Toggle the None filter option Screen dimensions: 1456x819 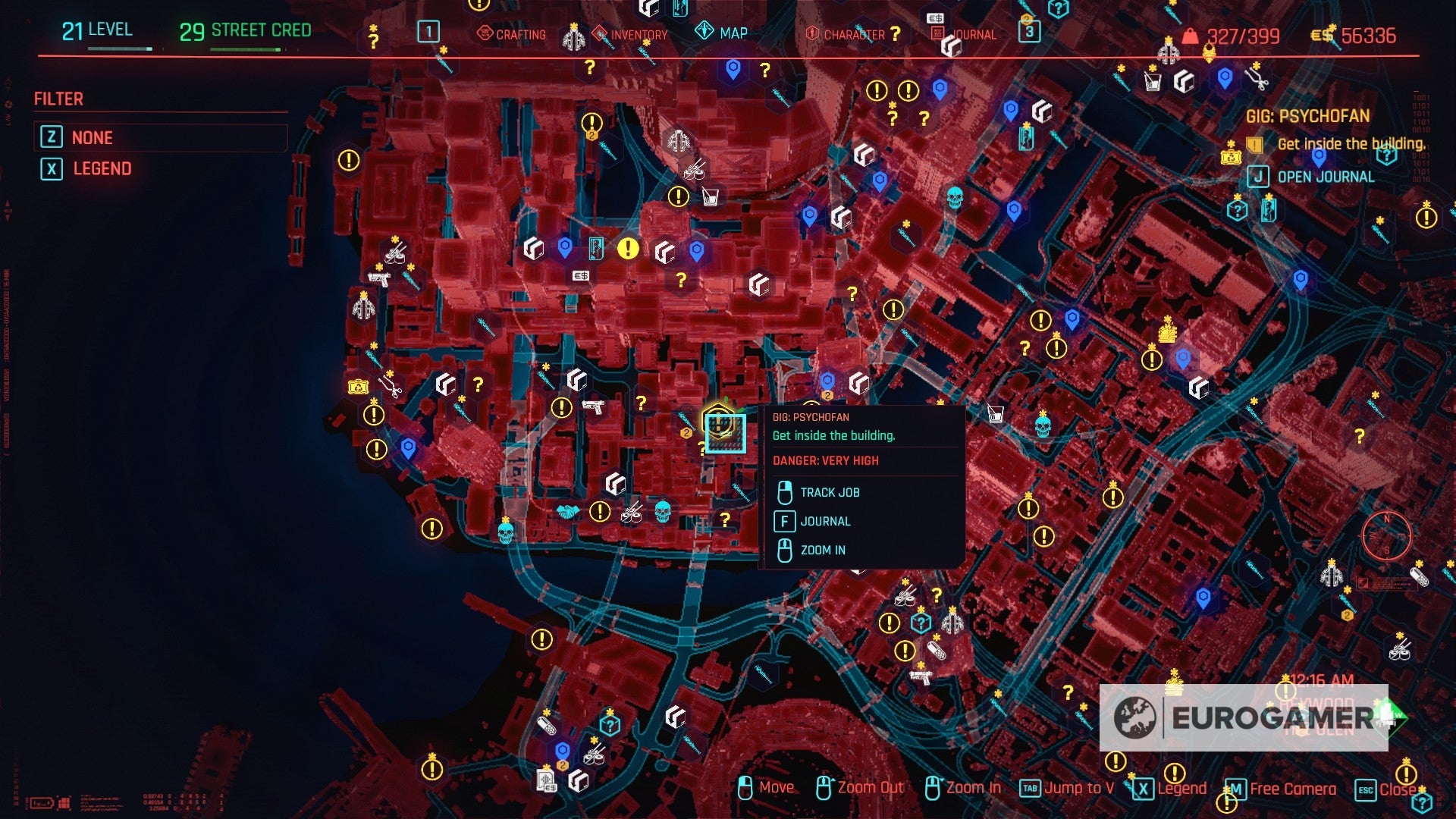[x=91, y=137]
